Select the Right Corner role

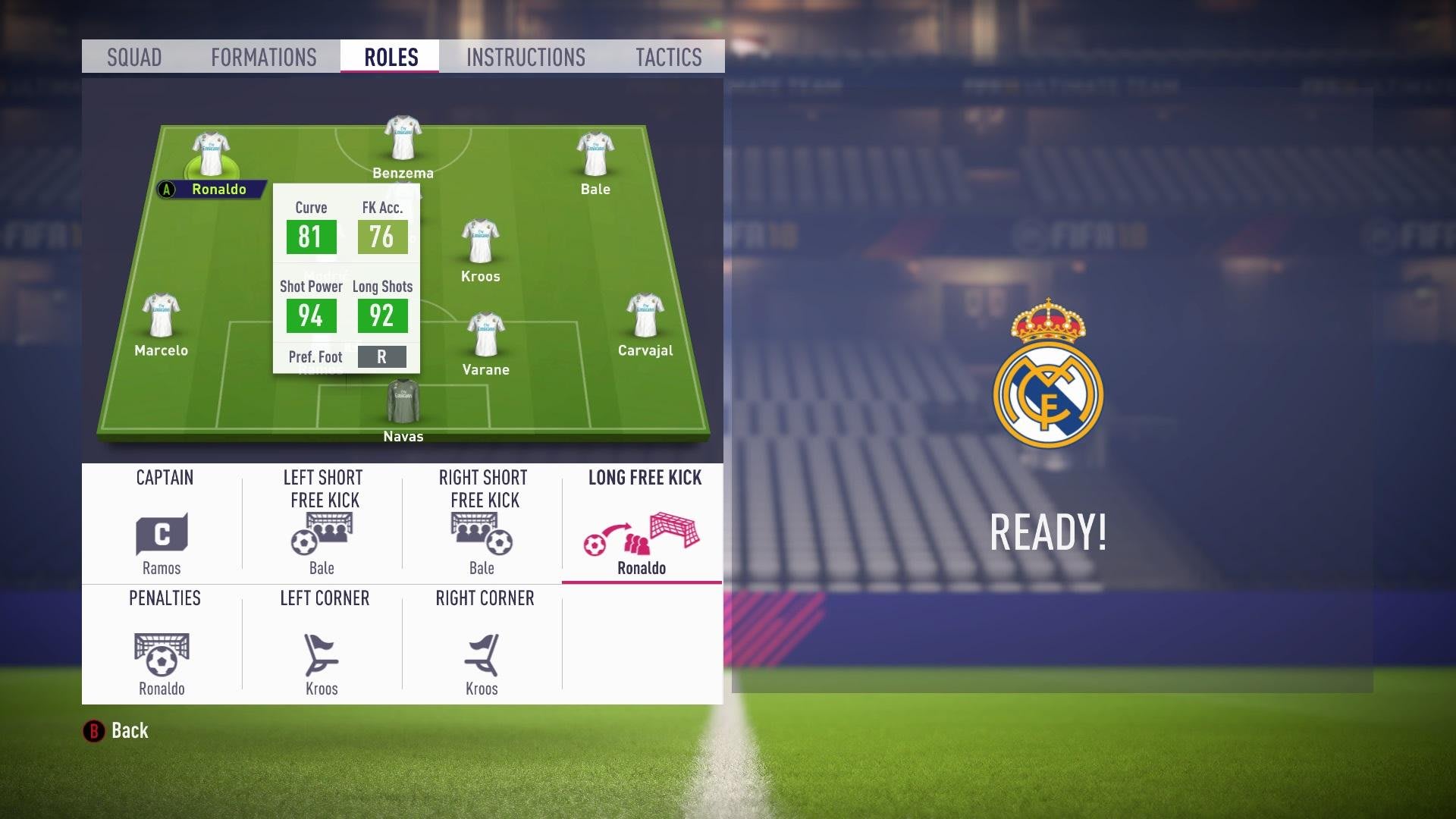tap(482, 645)
